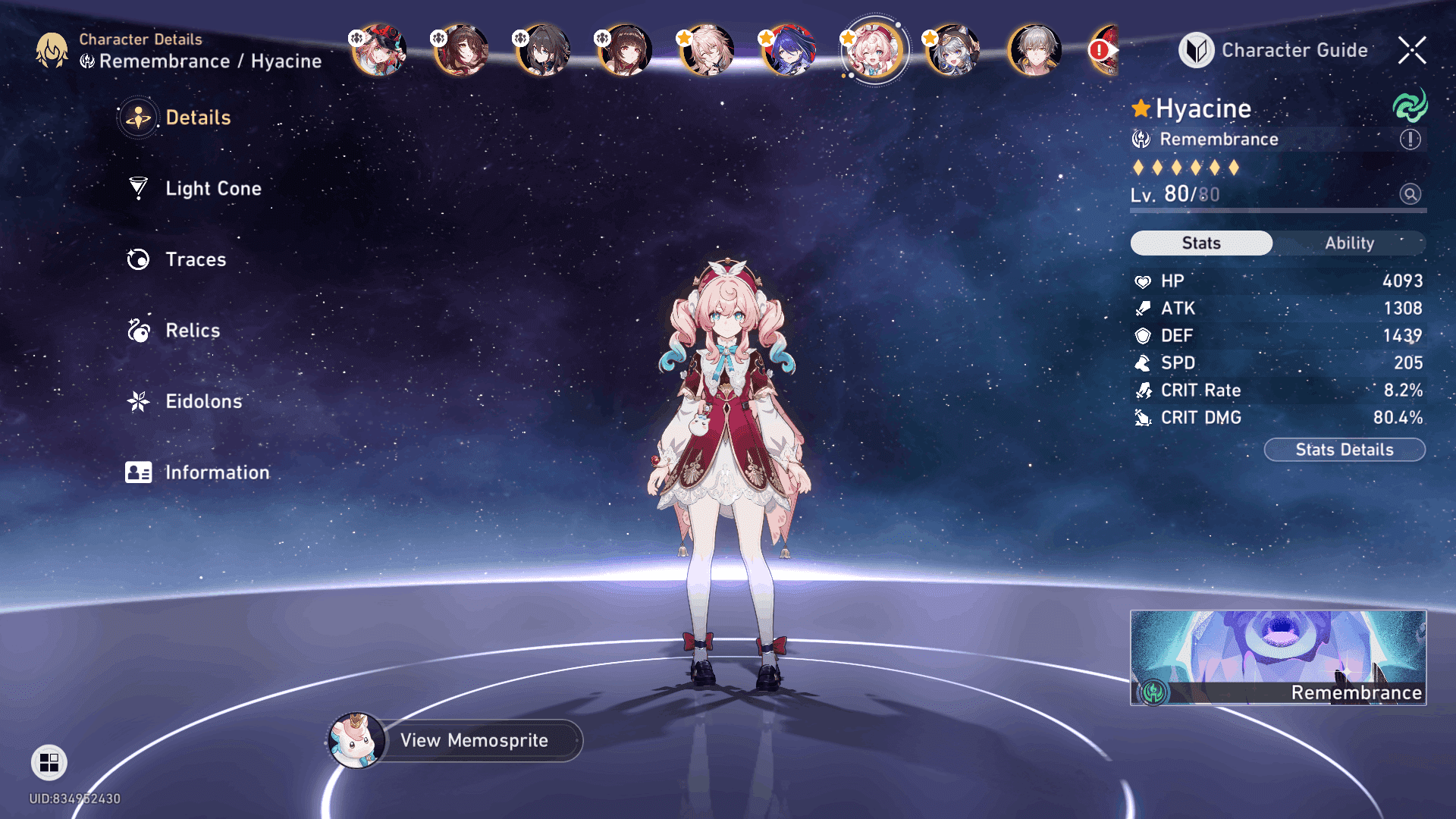
Task: Click the View Memosprite button
Action: click(x=474, y=740)
